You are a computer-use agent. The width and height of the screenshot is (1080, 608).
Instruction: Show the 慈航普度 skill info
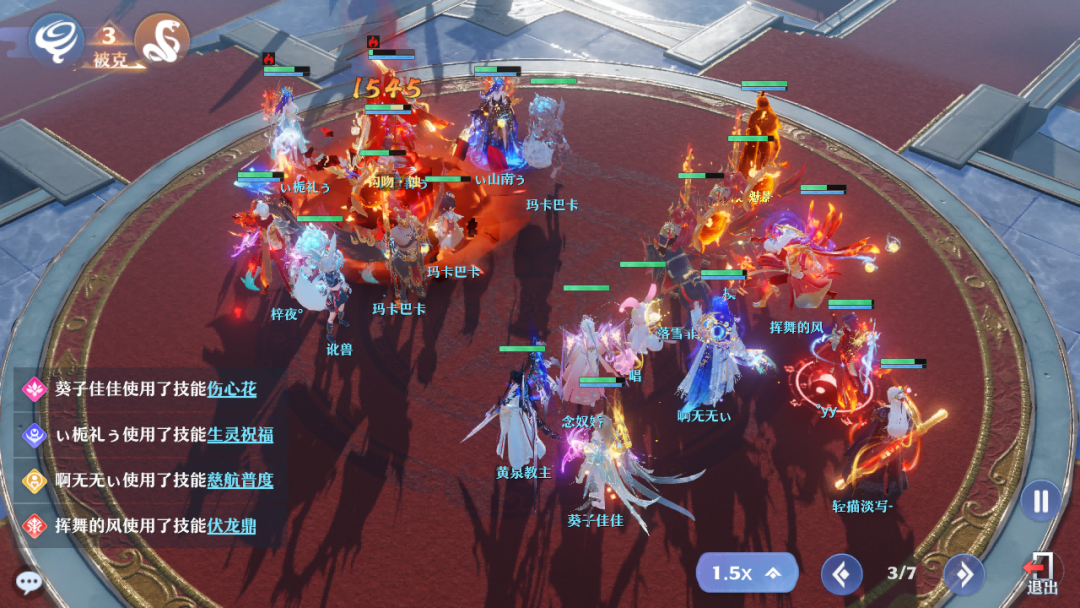[x=240, y=480]
